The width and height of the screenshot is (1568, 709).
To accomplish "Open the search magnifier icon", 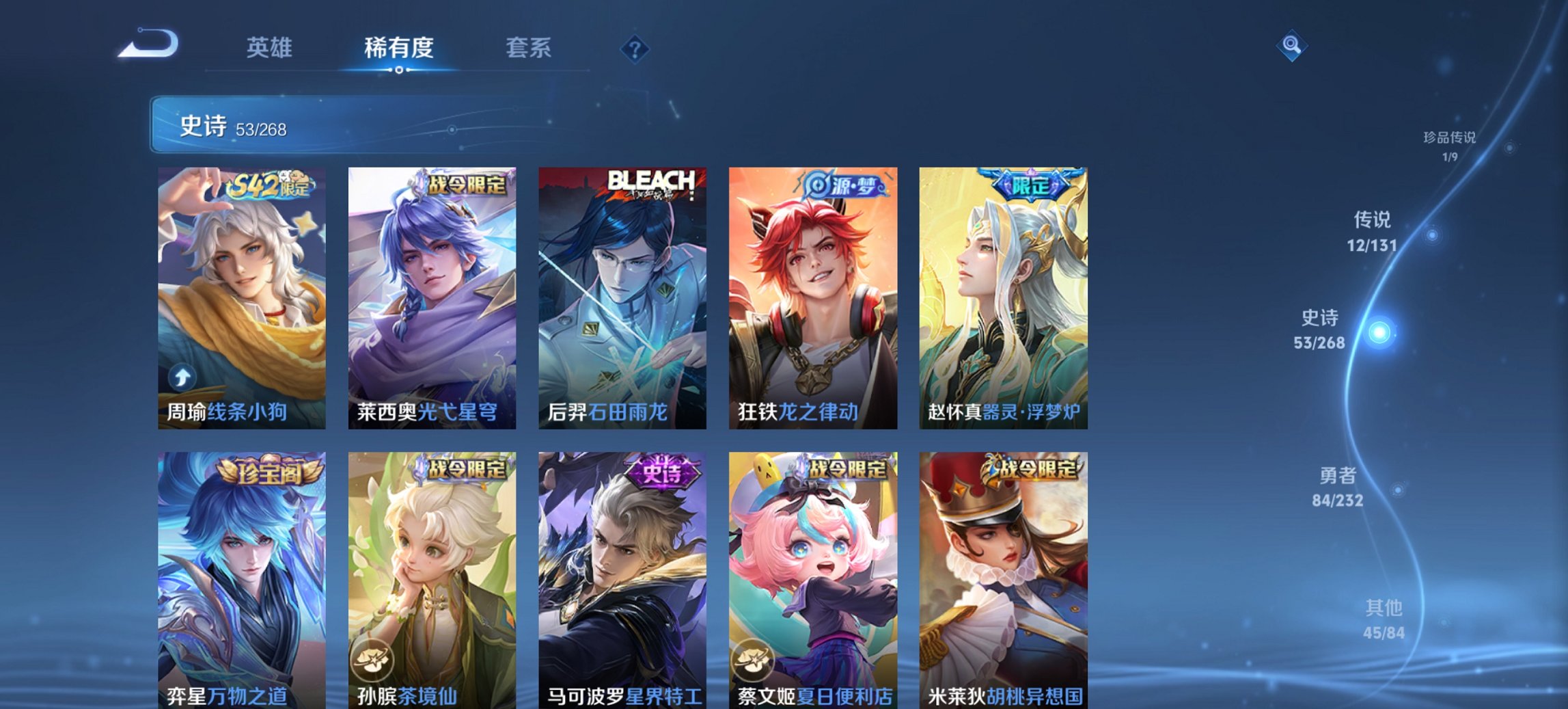I will pyautogui.click(x=1290, y=46).
